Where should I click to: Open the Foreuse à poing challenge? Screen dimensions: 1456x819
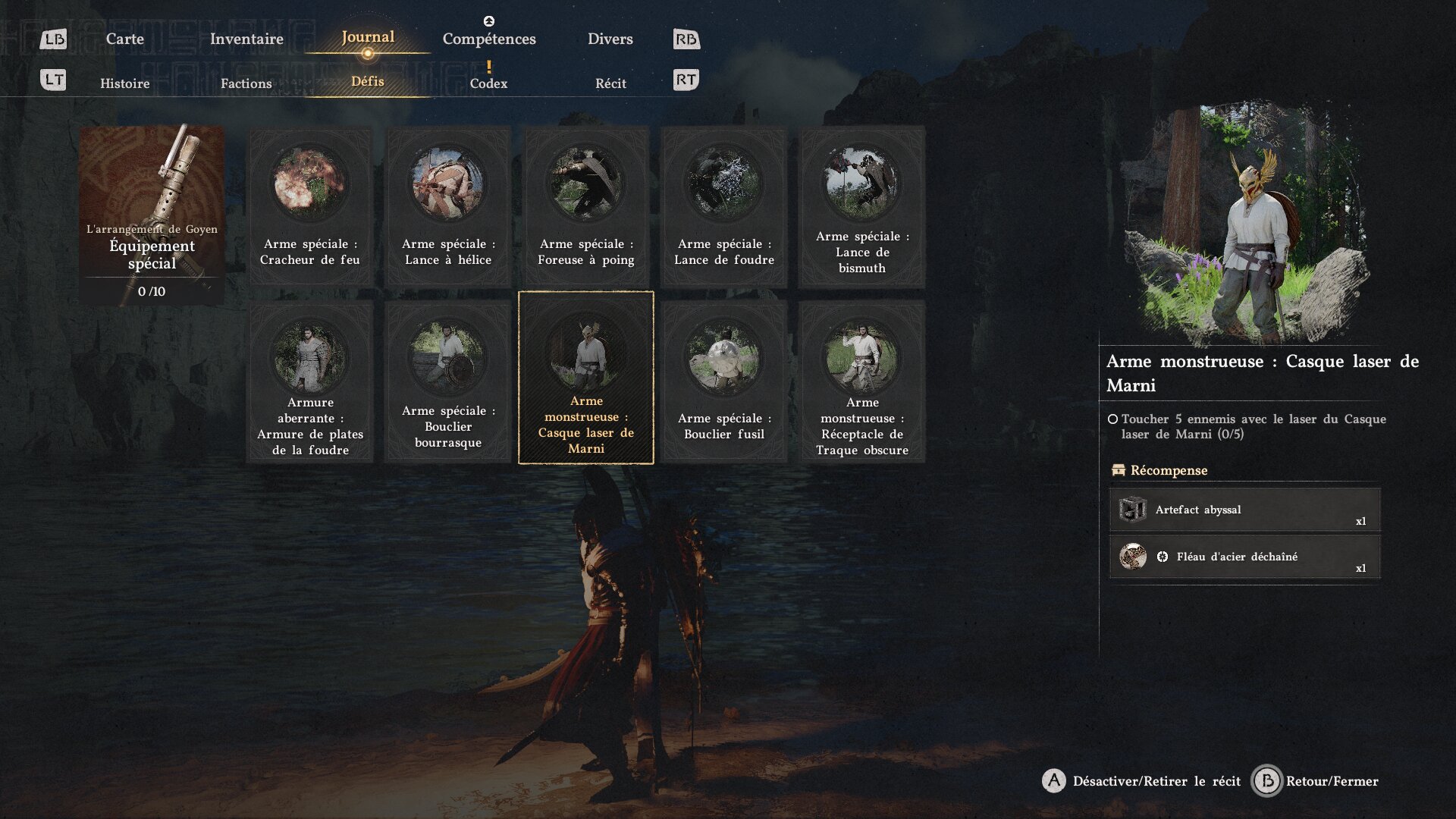pyautogui.click(x=586, y=206)
